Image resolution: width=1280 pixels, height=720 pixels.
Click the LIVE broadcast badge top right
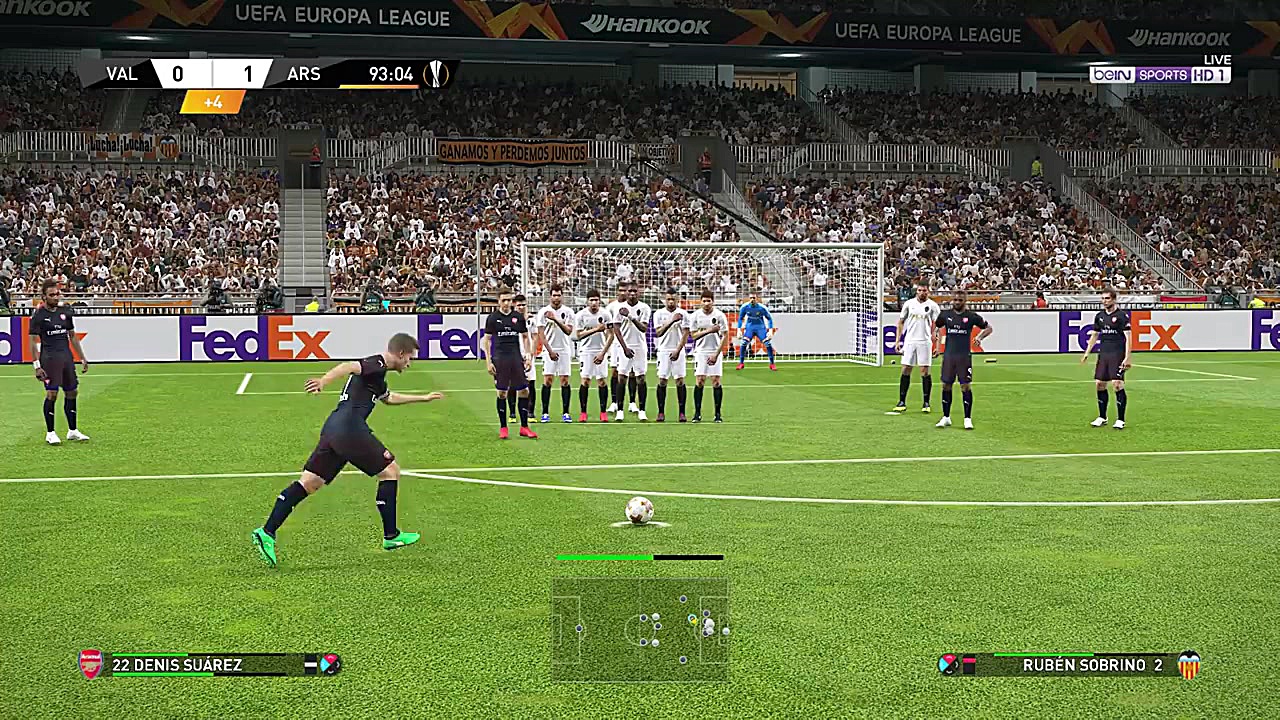coord(1216,59)
